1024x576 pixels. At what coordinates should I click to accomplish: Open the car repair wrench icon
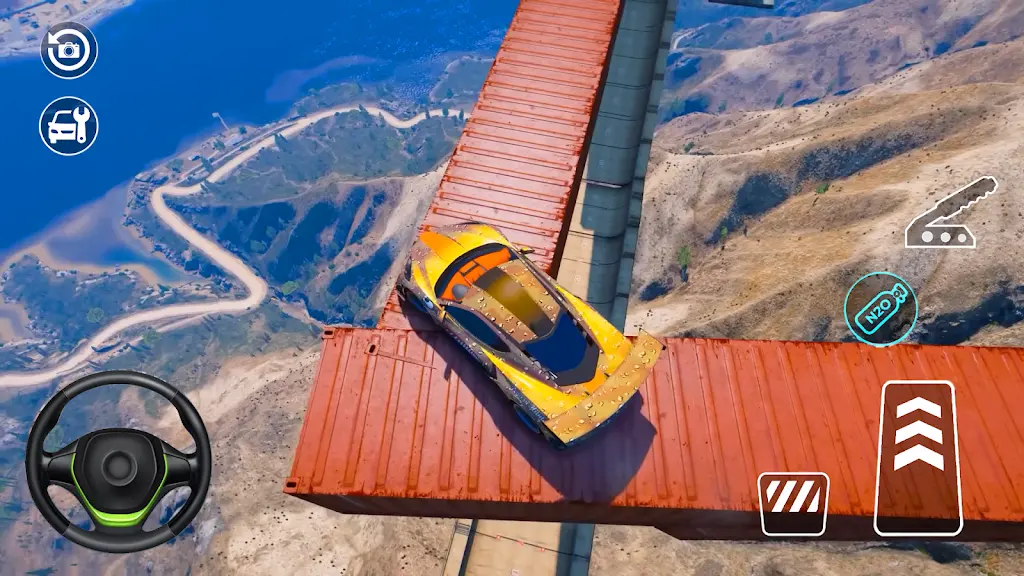tap(68, 126)
